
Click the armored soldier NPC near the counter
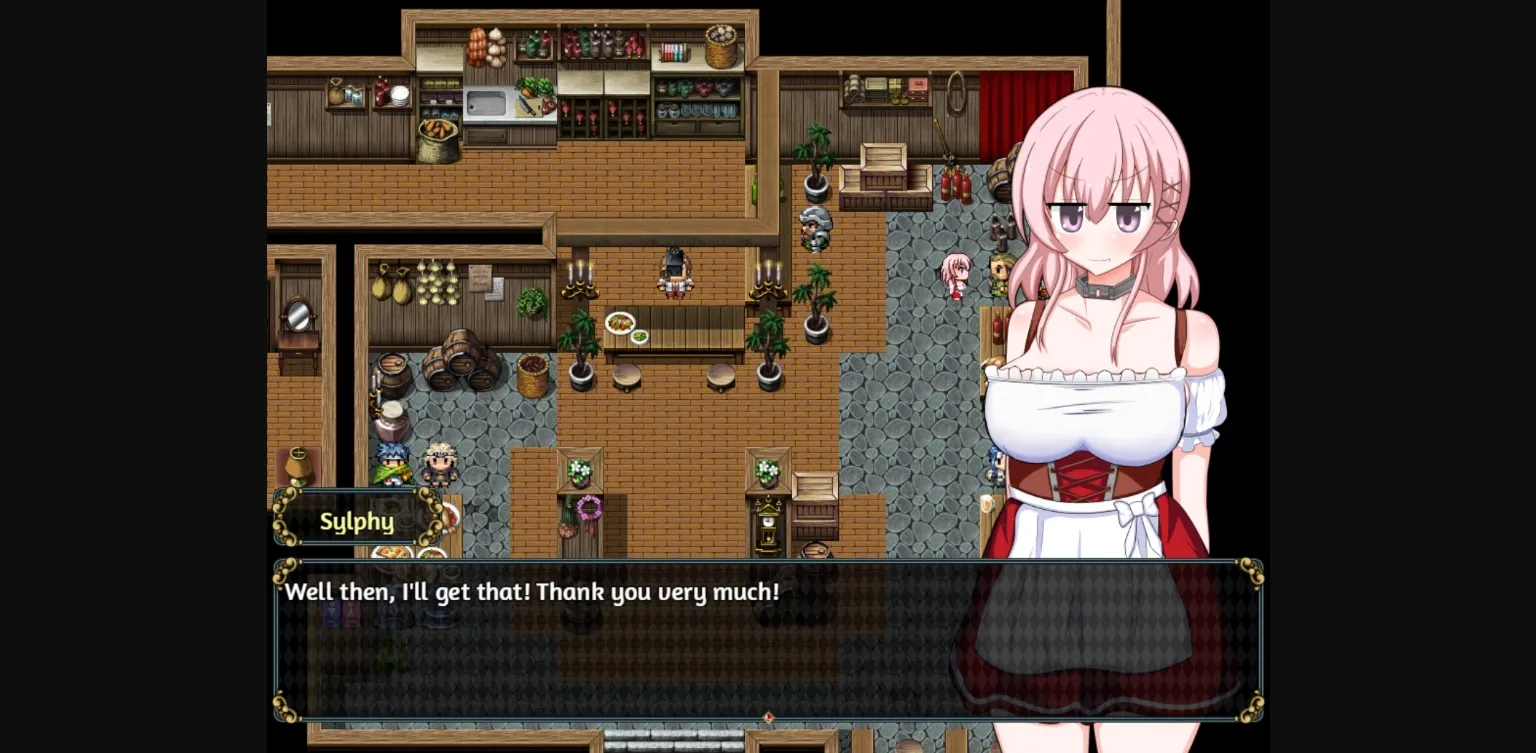click(x=814, y=231)
